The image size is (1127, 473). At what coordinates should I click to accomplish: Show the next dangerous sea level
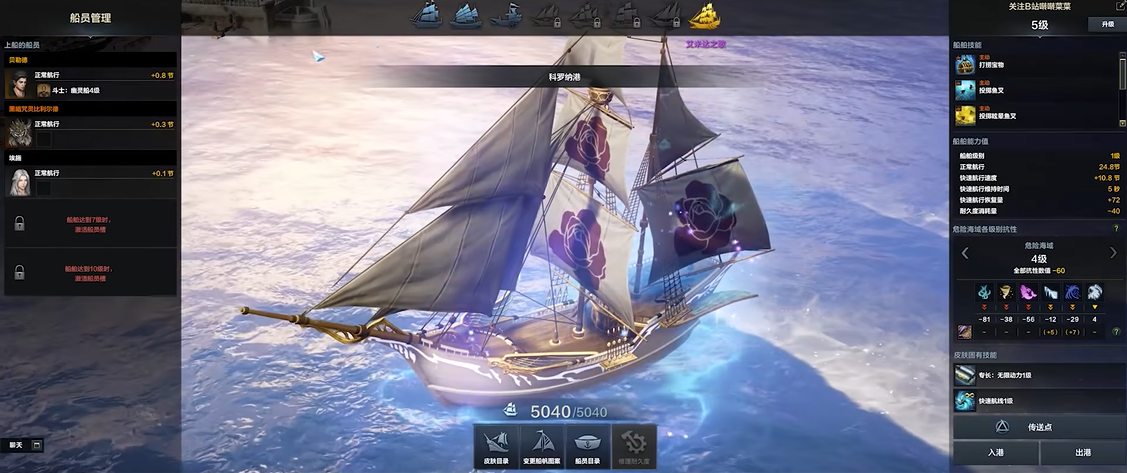pos(1113,253)
